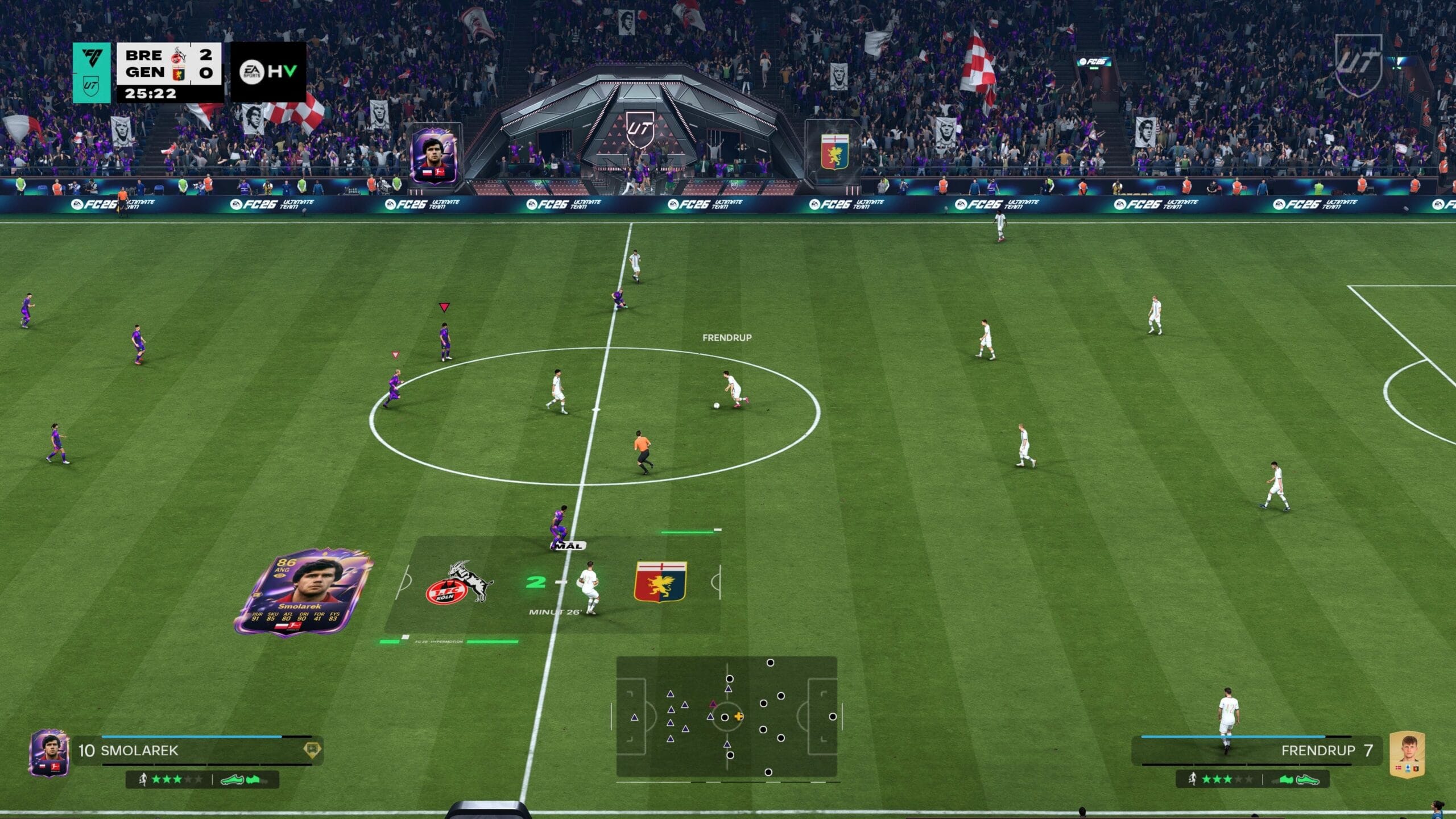Click the pitch radar minimap

coord(726,717)
